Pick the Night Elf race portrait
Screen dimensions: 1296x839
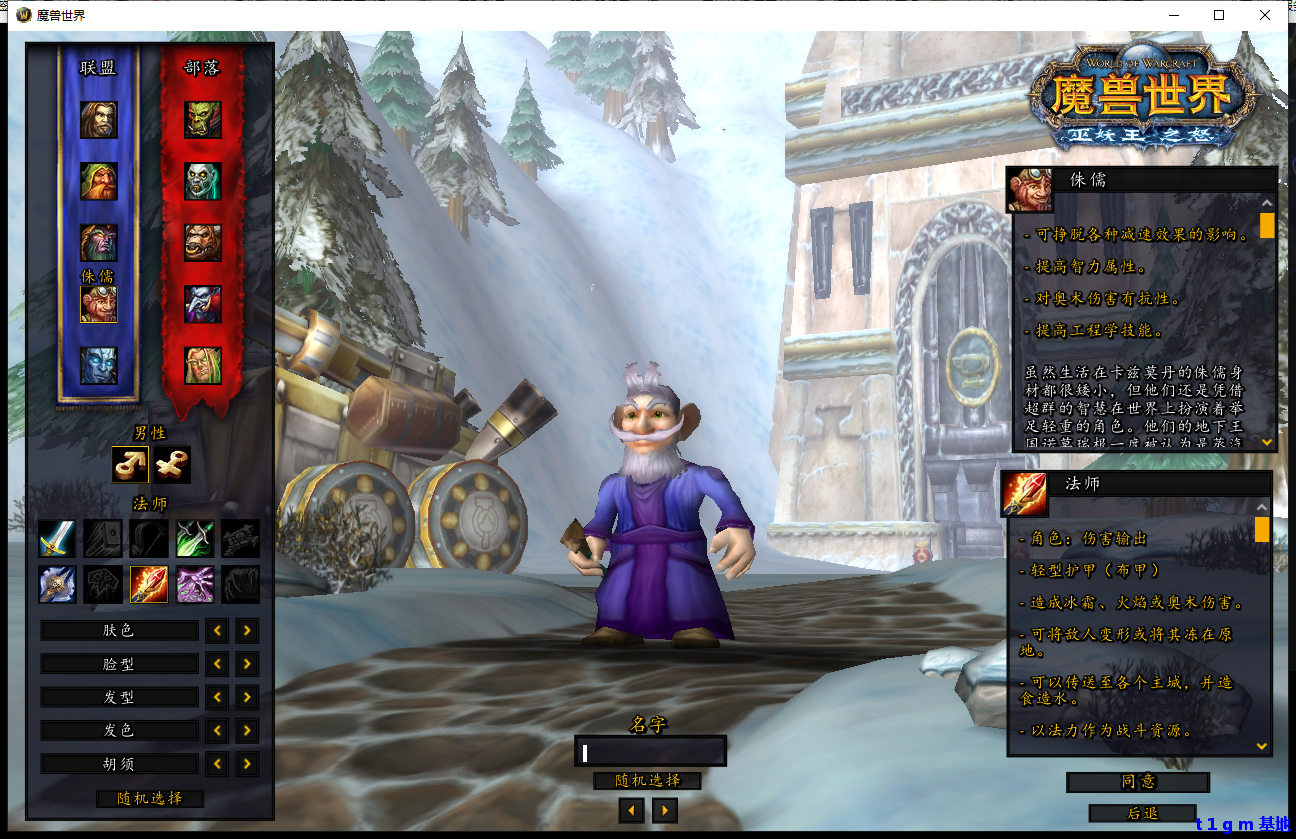99,243
